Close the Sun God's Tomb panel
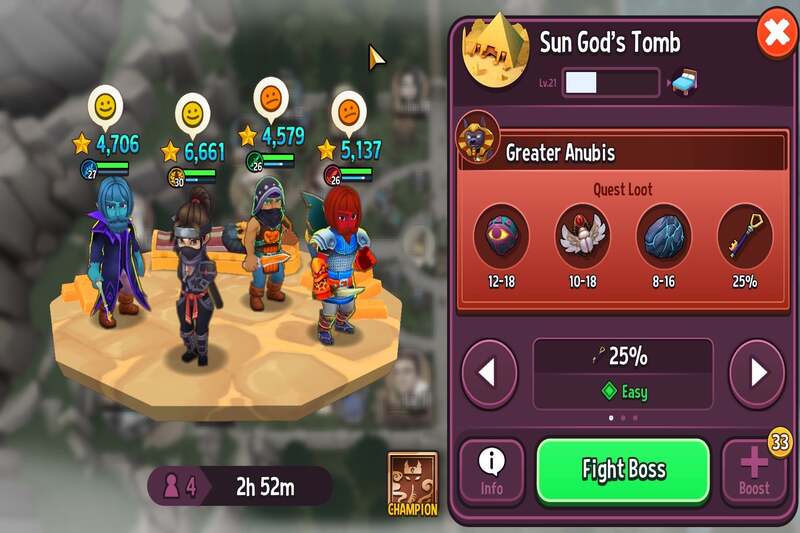Image resolution: width=800 pixels, height=533 pixels. pos(775,37)
